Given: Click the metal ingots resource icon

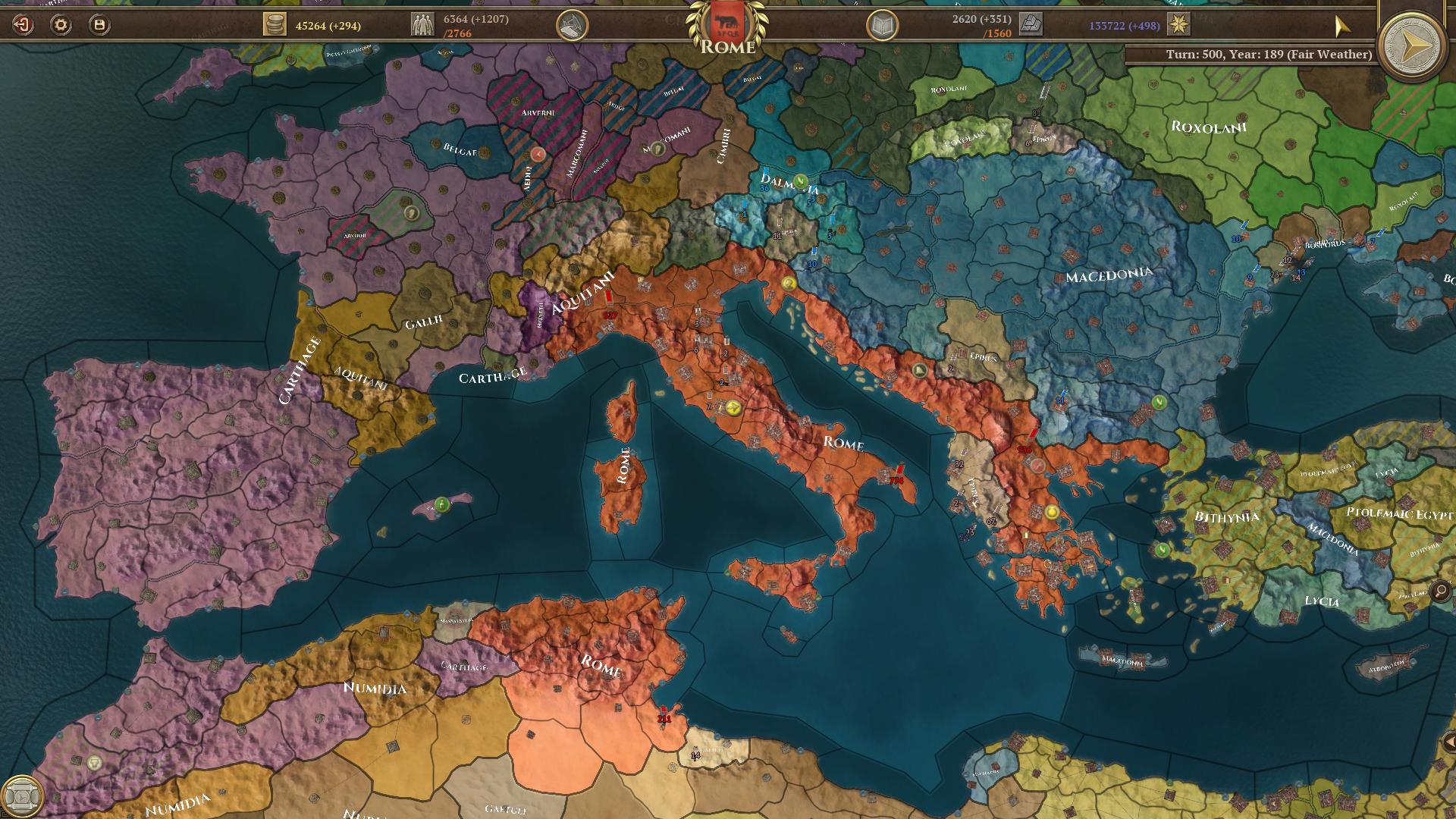Looking at the screenshot, I should click(1031, 25).
